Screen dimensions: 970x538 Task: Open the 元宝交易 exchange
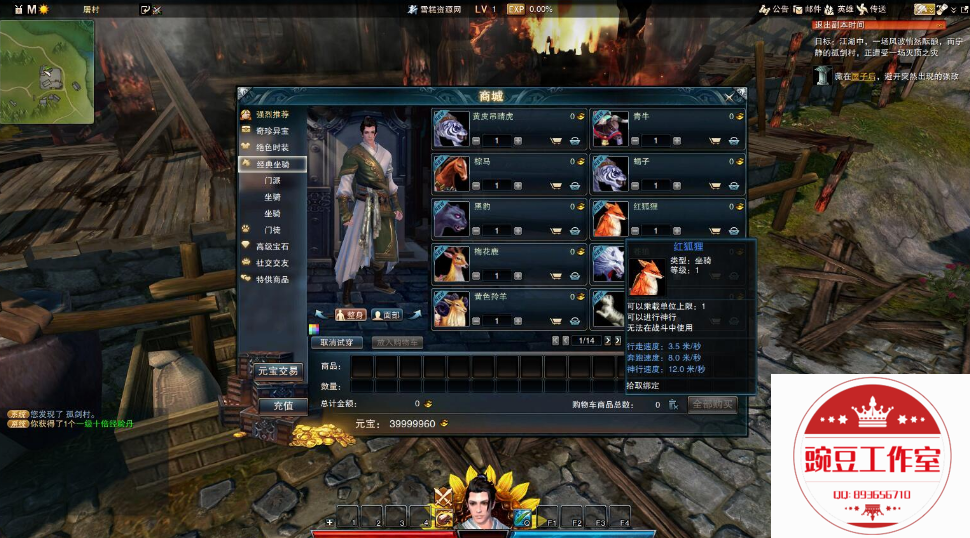[x=274, y=370]
